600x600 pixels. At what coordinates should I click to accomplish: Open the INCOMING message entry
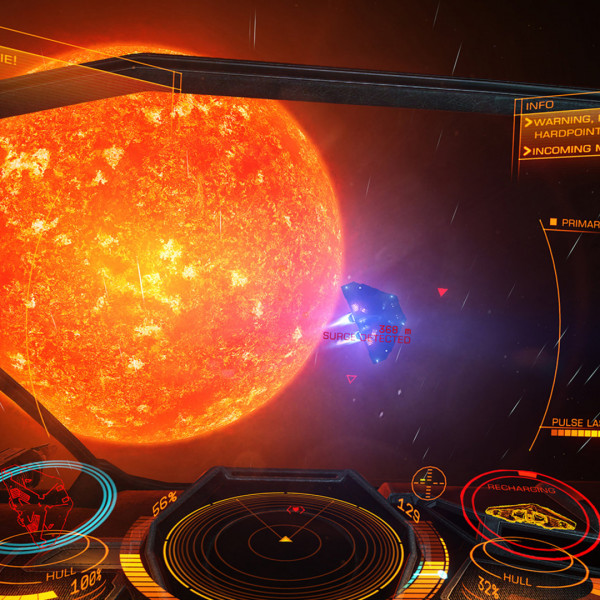coord(560,151)
